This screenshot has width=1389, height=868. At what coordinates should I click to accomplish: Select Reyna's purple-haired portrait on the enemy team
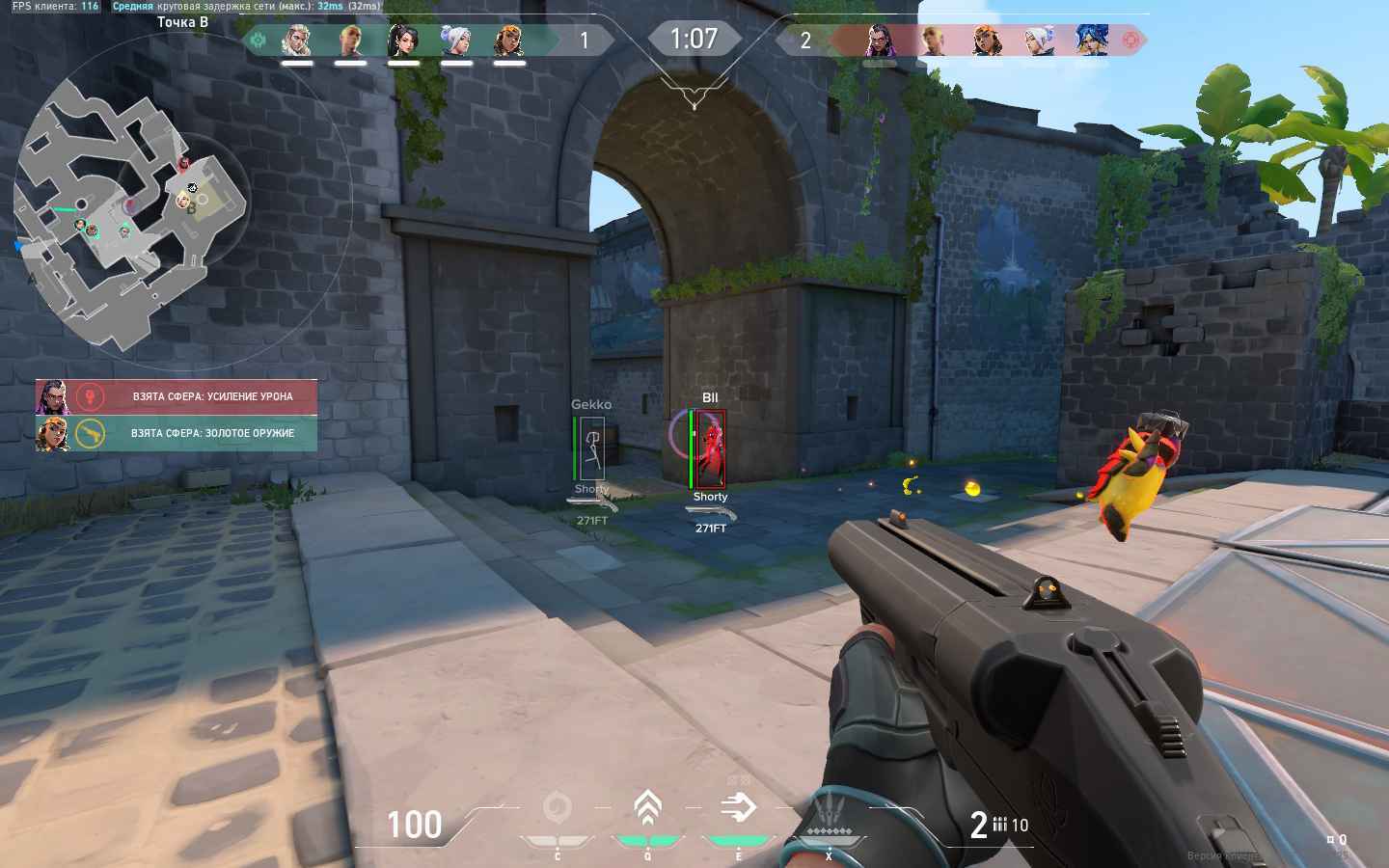click(879, 41)
